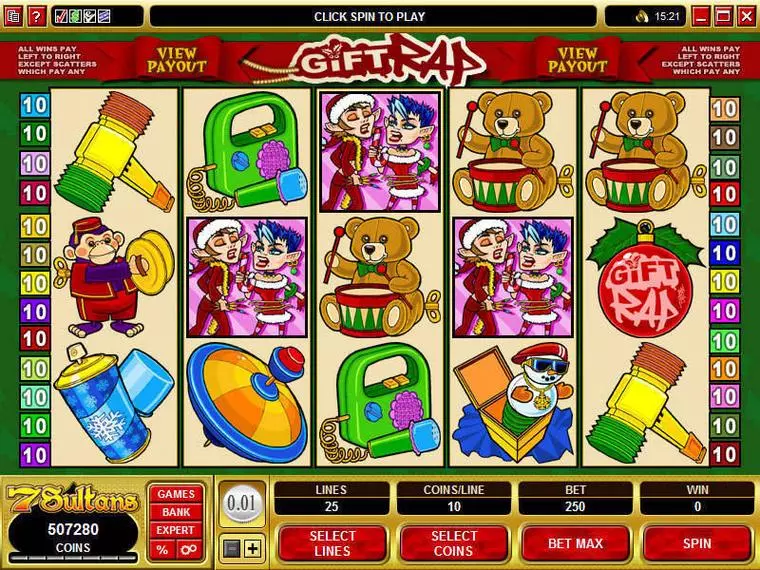
Task: Toggle sound with the speaker icon
Action: click(641, 16)
